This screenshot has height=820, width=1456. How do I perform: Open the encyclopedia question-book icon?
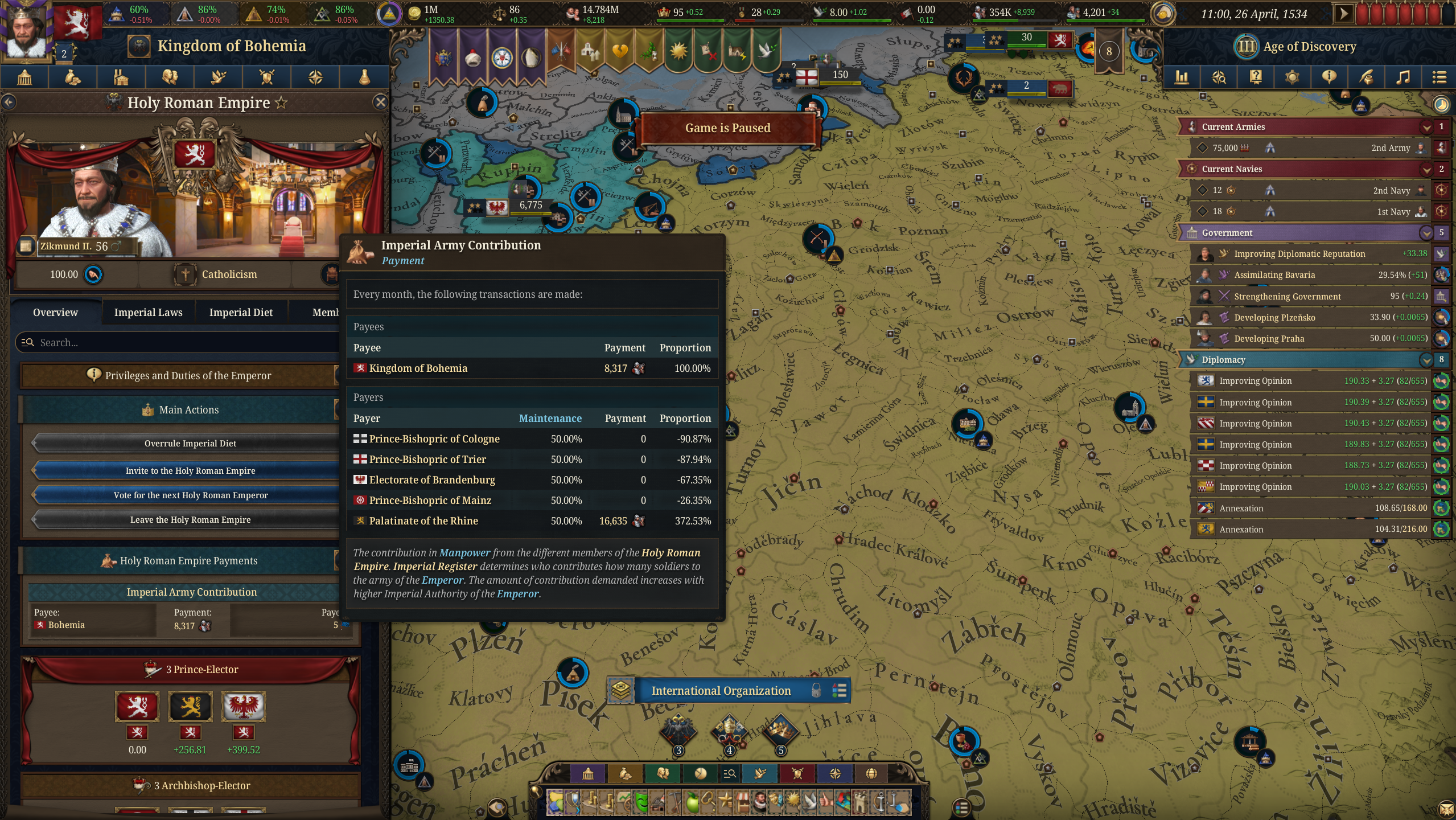[1256, 77]
